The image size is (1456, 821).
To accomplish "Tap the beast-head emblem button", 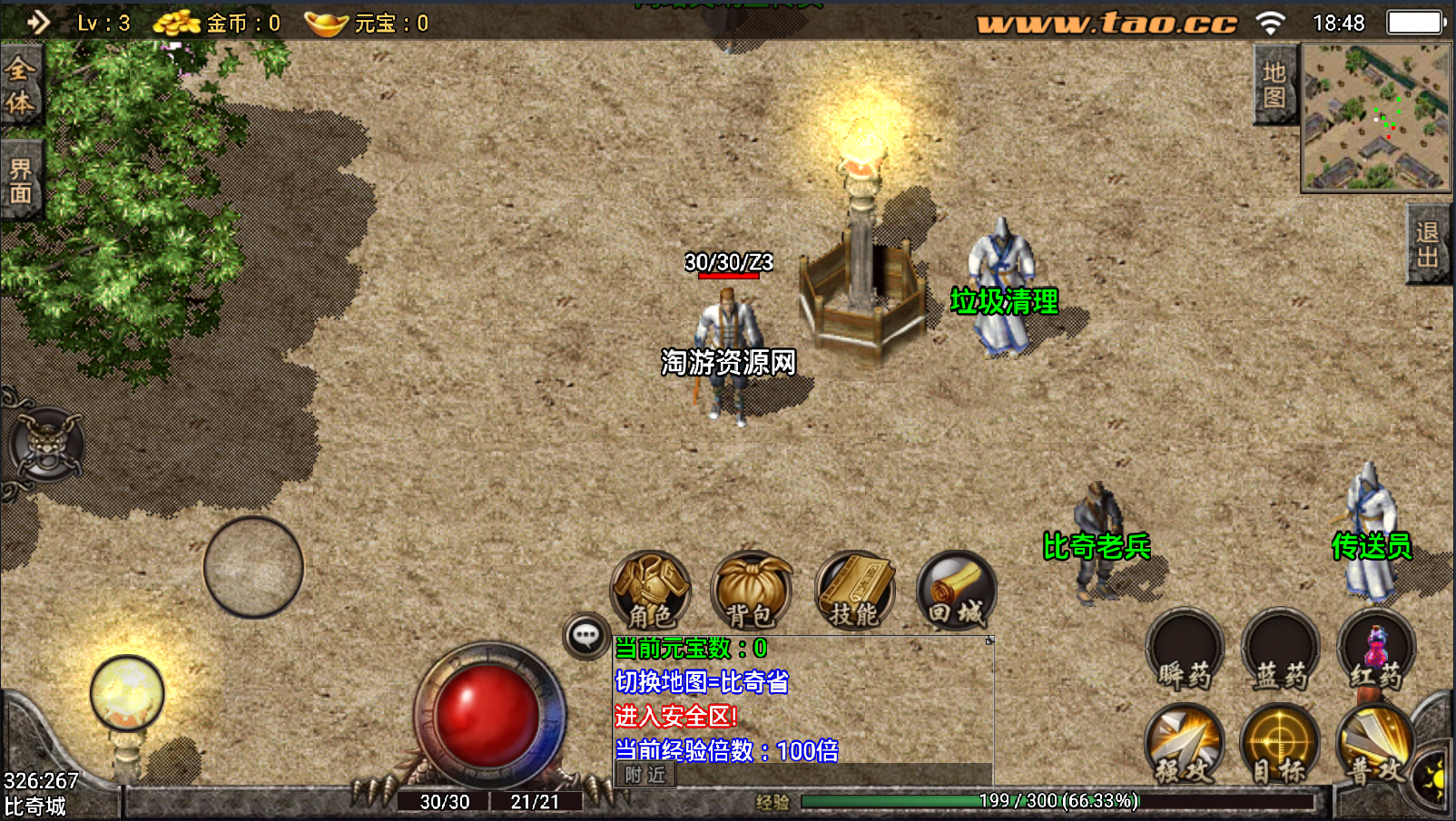I will [x=45, y=446].
